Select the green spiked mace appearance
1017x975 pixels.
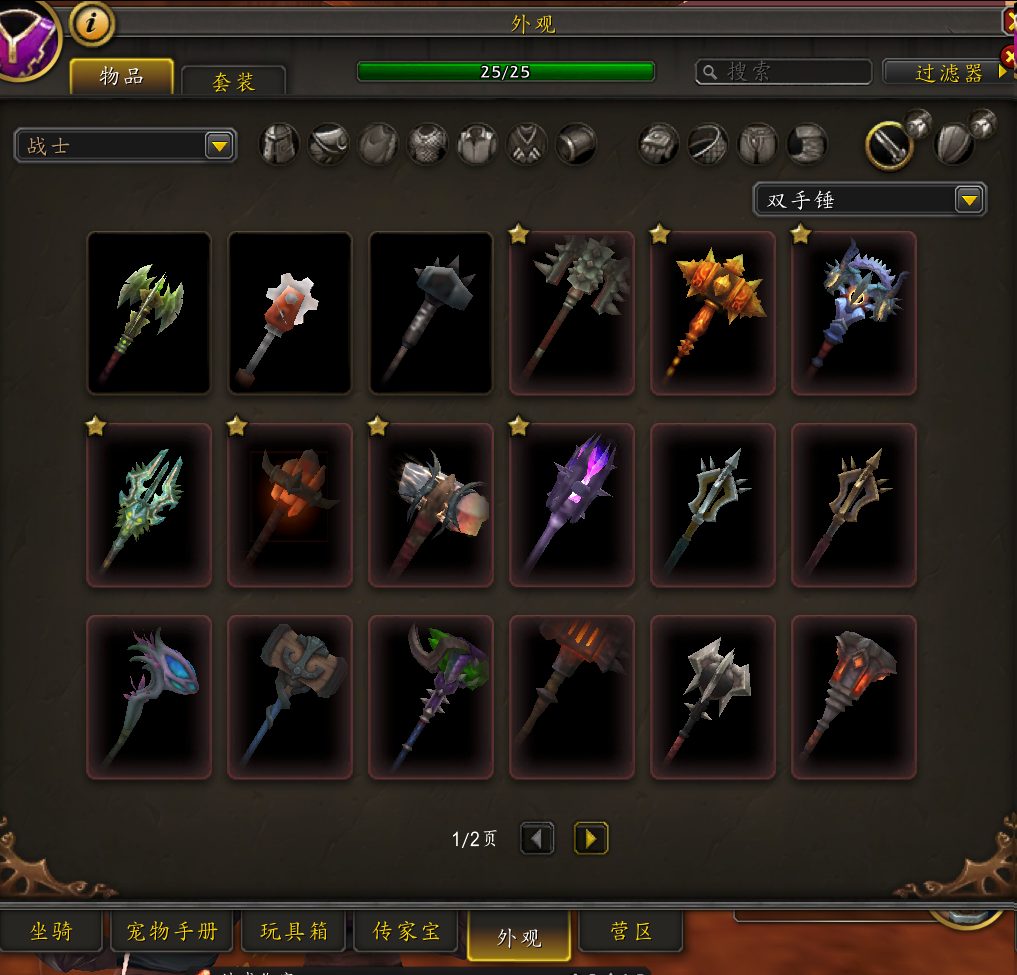149,313
